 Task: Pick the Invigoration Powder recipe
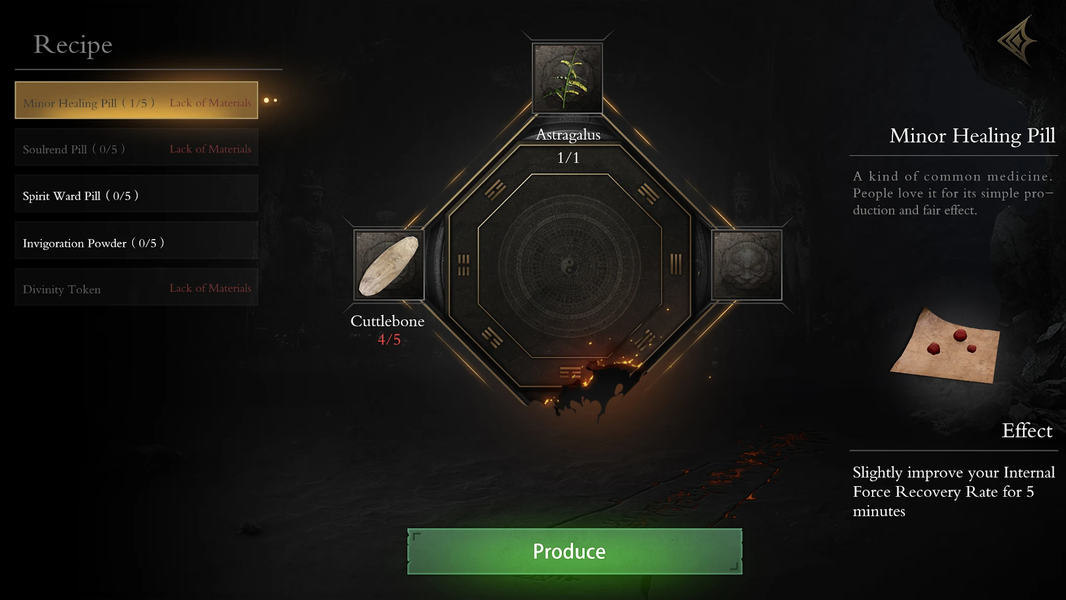coord(136,242)
